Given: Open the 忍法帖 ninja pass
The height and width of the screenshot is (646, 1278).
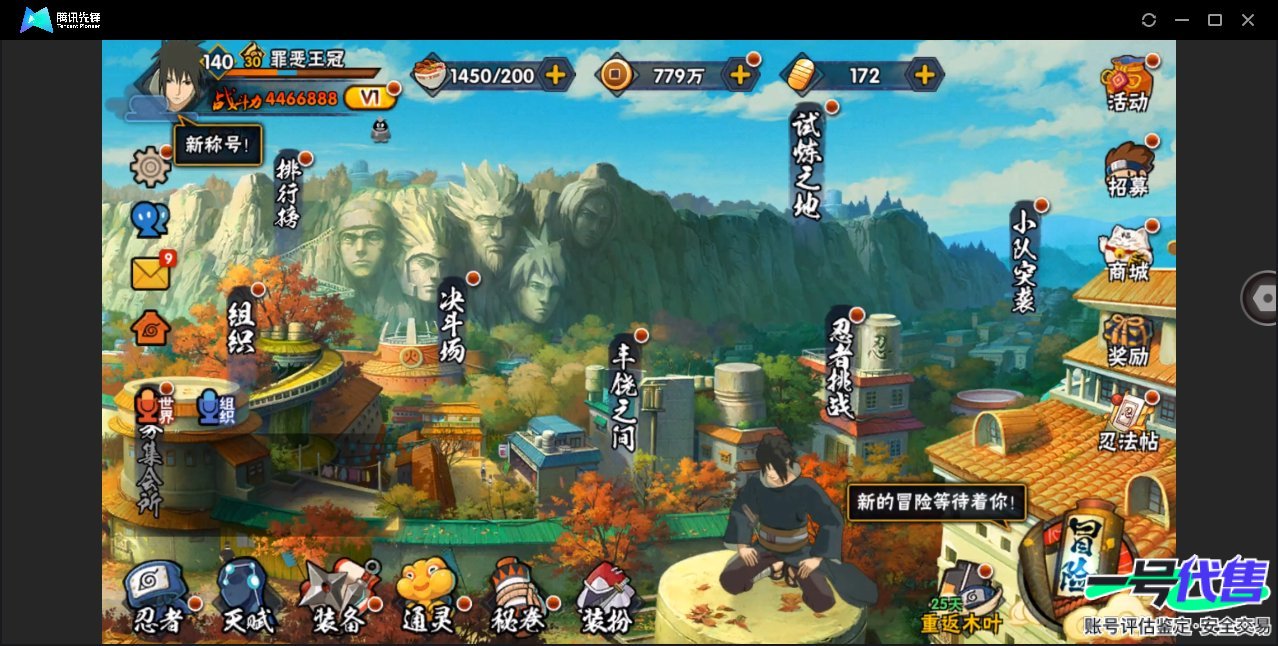Looking at the screenshot, I should coord(1128,424).
